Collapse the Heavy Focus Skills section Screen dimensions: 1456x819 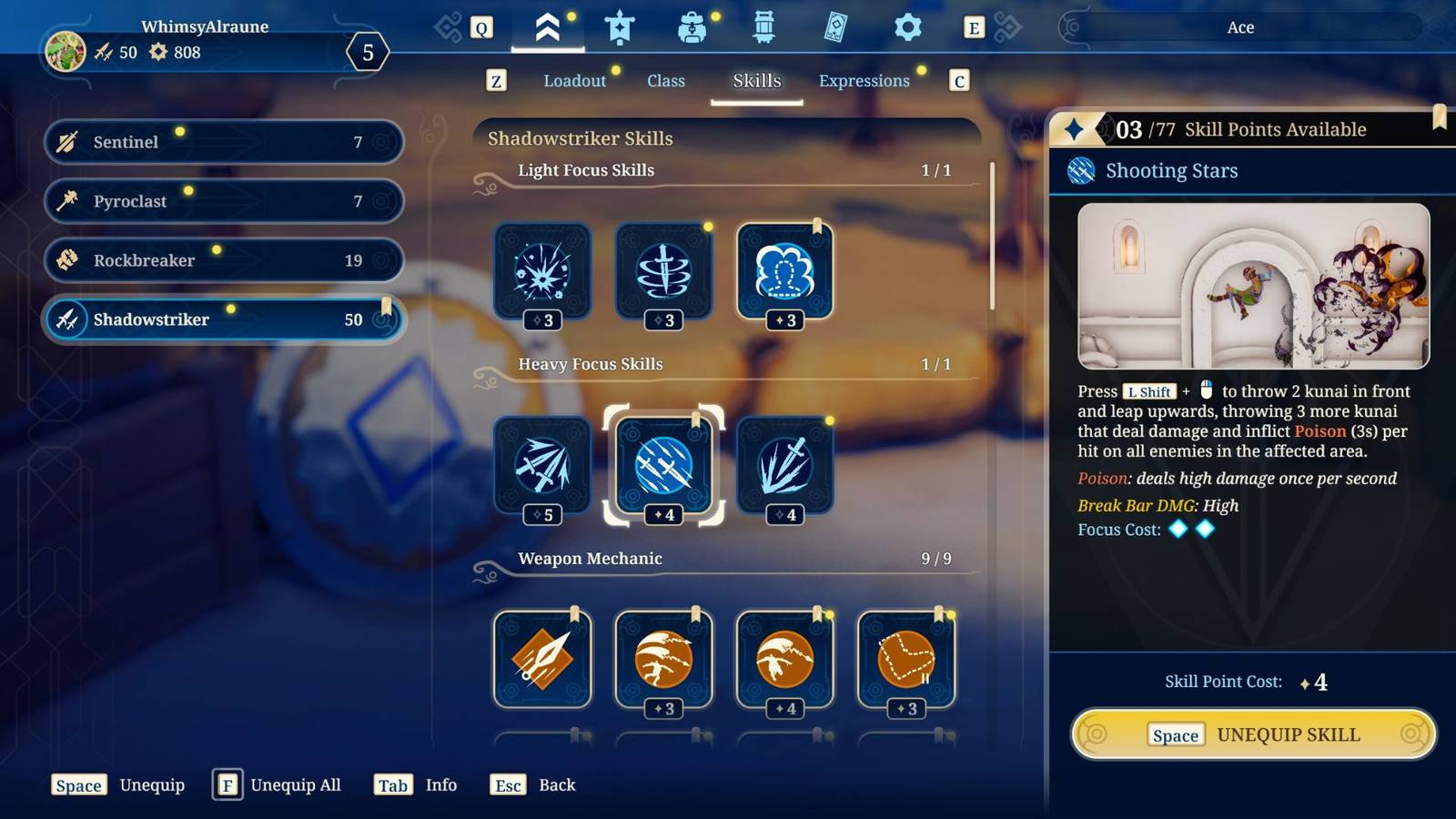coord(591,363)
